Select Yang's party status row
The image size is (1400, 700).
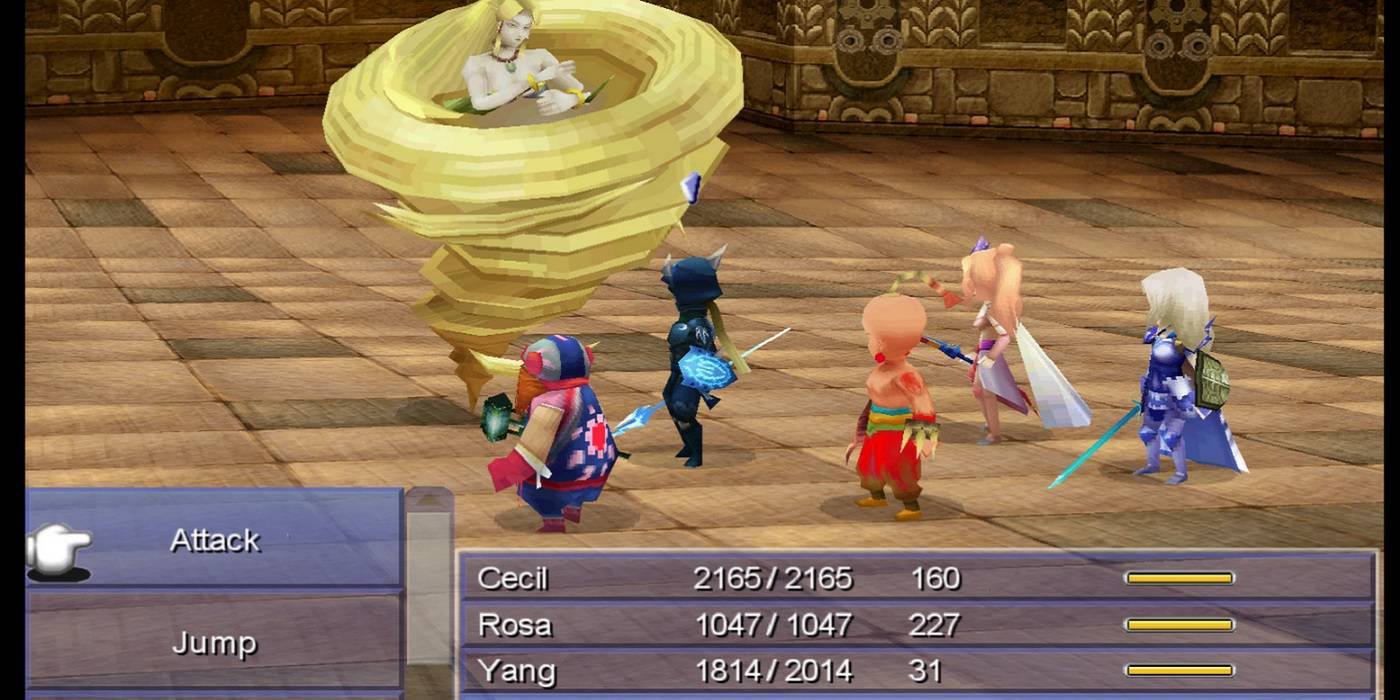pyautogui.click(x=915, y=671)
